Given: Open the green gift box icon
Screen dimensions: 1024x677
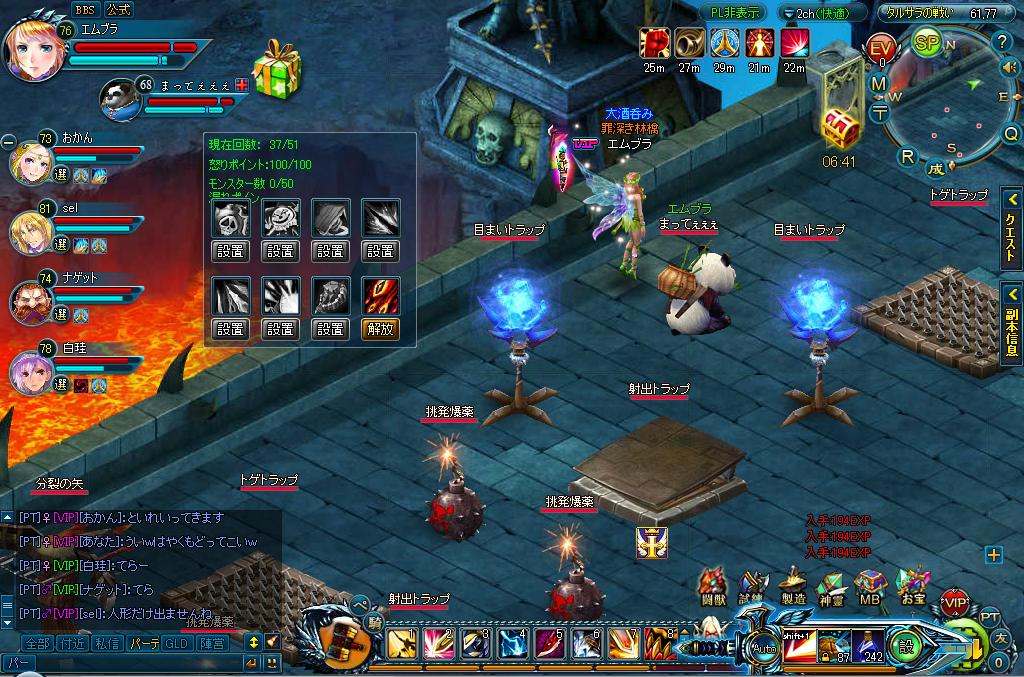Looking at the screenshot, I should pyautogui.click(x=278, y=69).
